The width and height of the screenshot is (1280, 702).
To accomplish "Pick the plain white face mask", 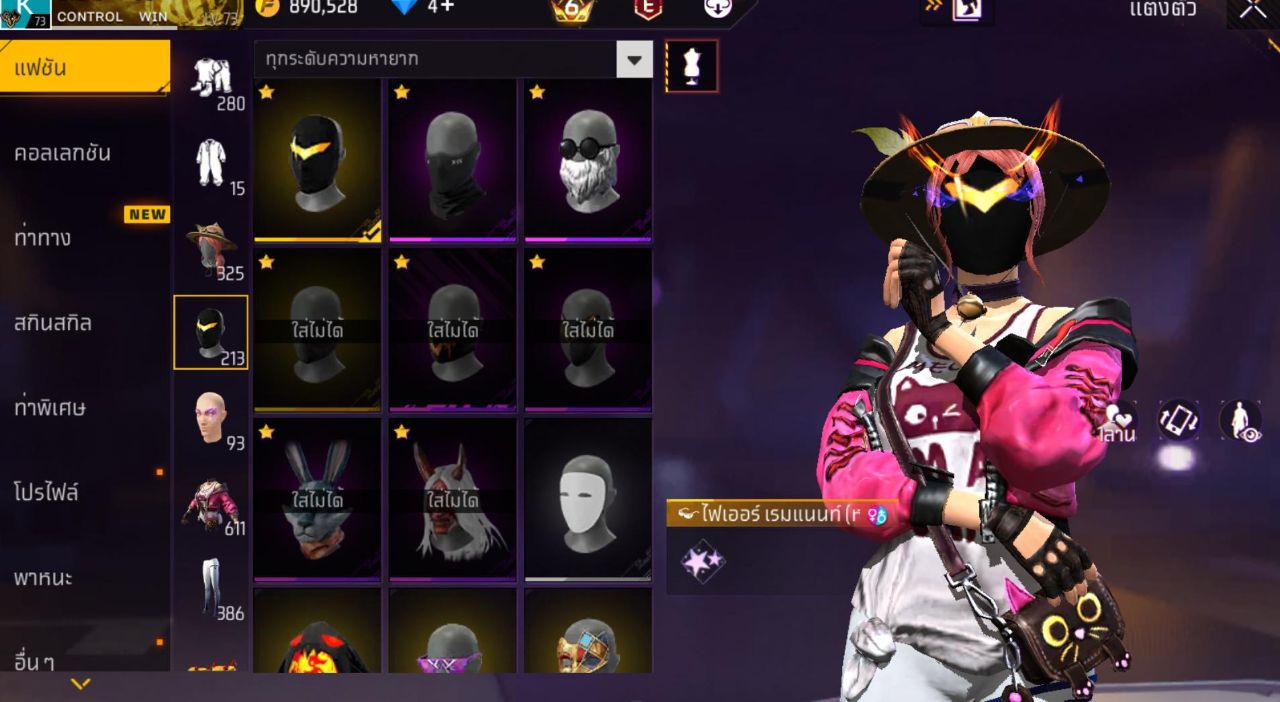I will (x=588, y=499).
